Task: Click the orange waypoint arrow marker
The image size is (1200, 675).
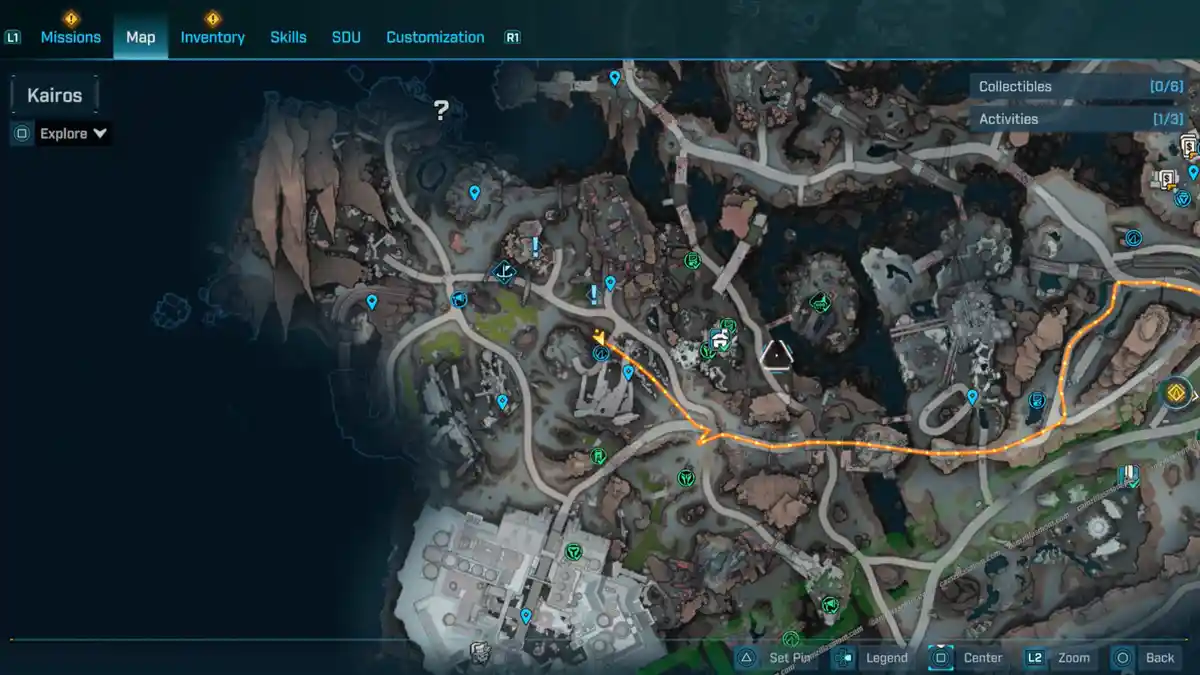Action: (x=599, y=336)
